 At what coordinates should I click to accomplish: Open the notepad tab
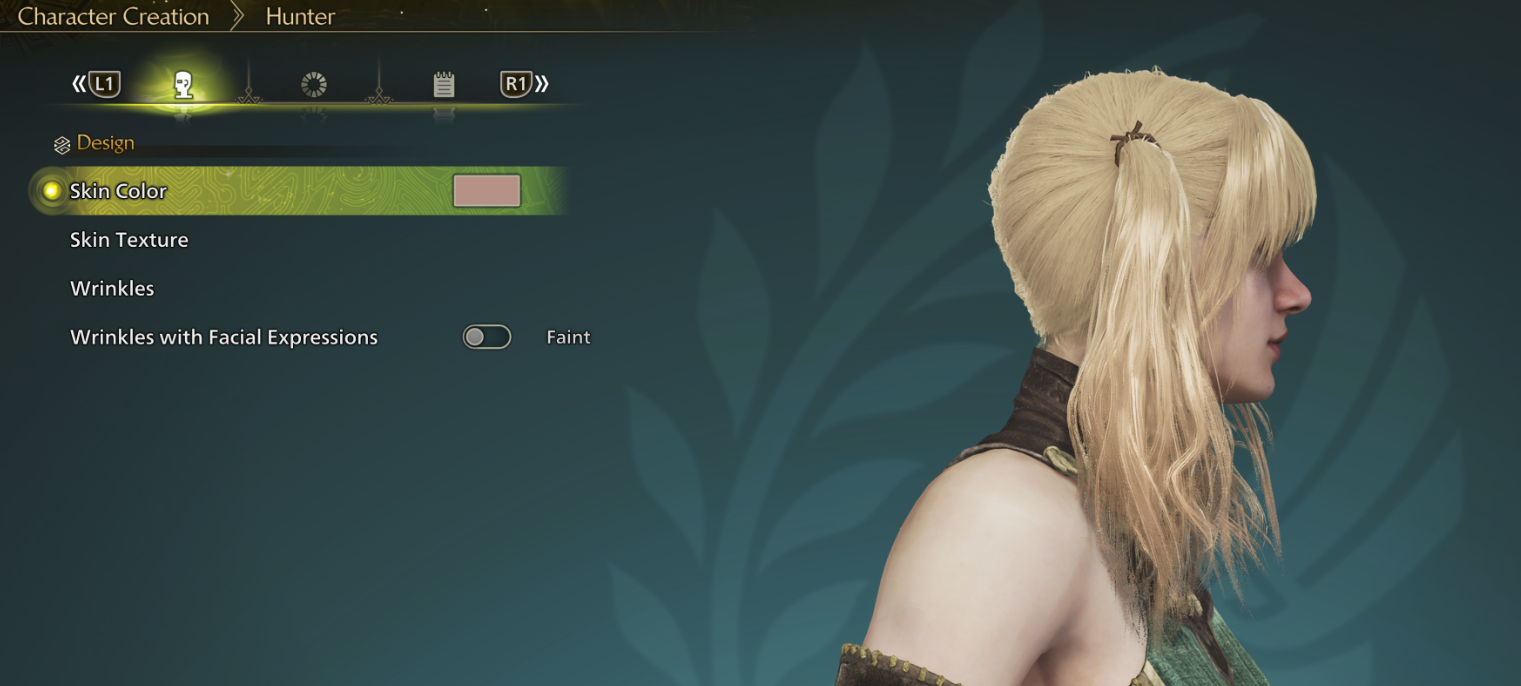pos(444,85)
